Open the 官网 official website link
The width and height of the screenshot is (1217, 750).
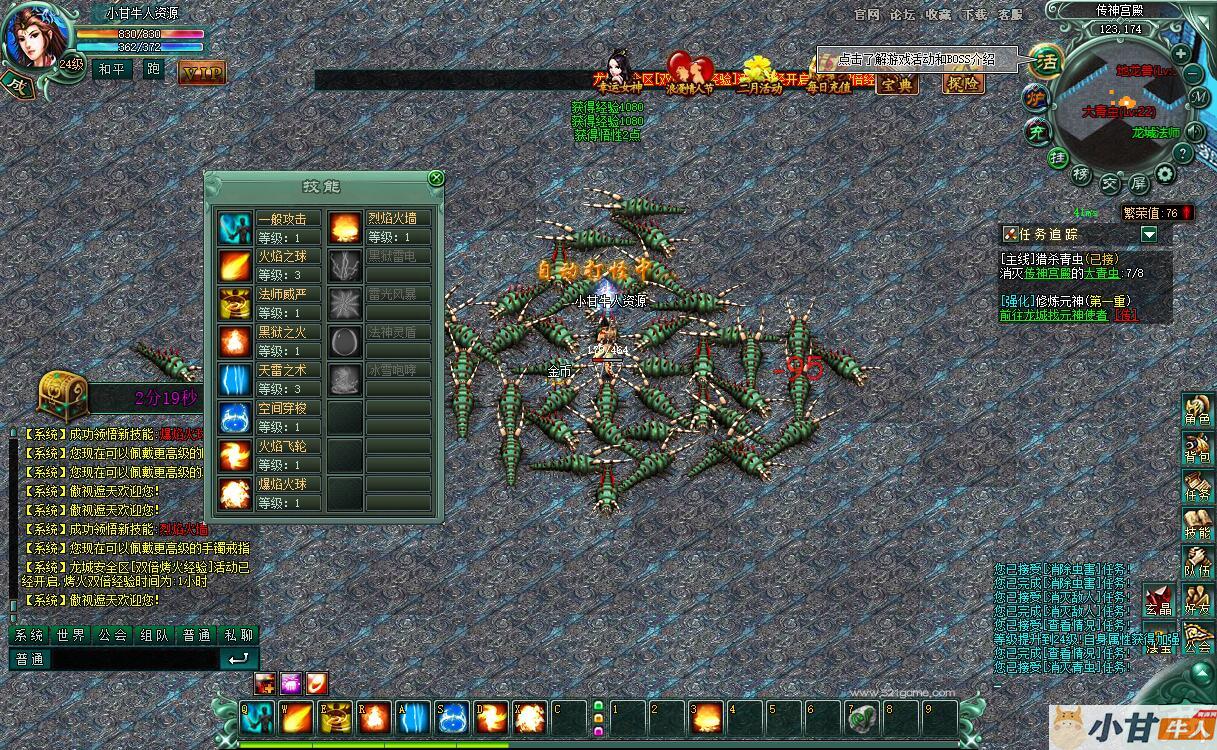tap(867, 15)
